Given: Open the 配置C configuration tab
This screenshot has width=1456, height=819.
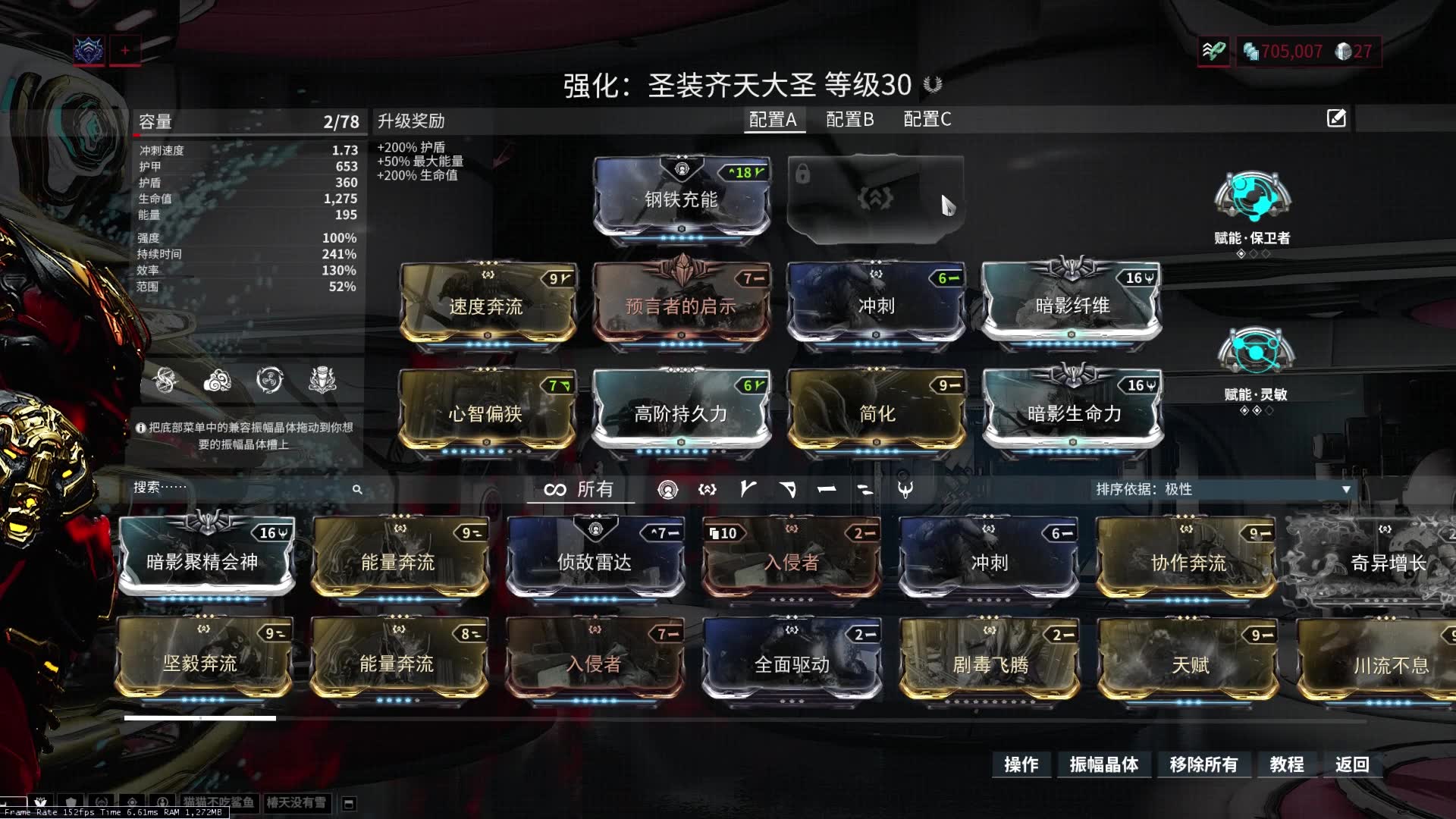Looking at the screenshot, I should coord(927,119).
